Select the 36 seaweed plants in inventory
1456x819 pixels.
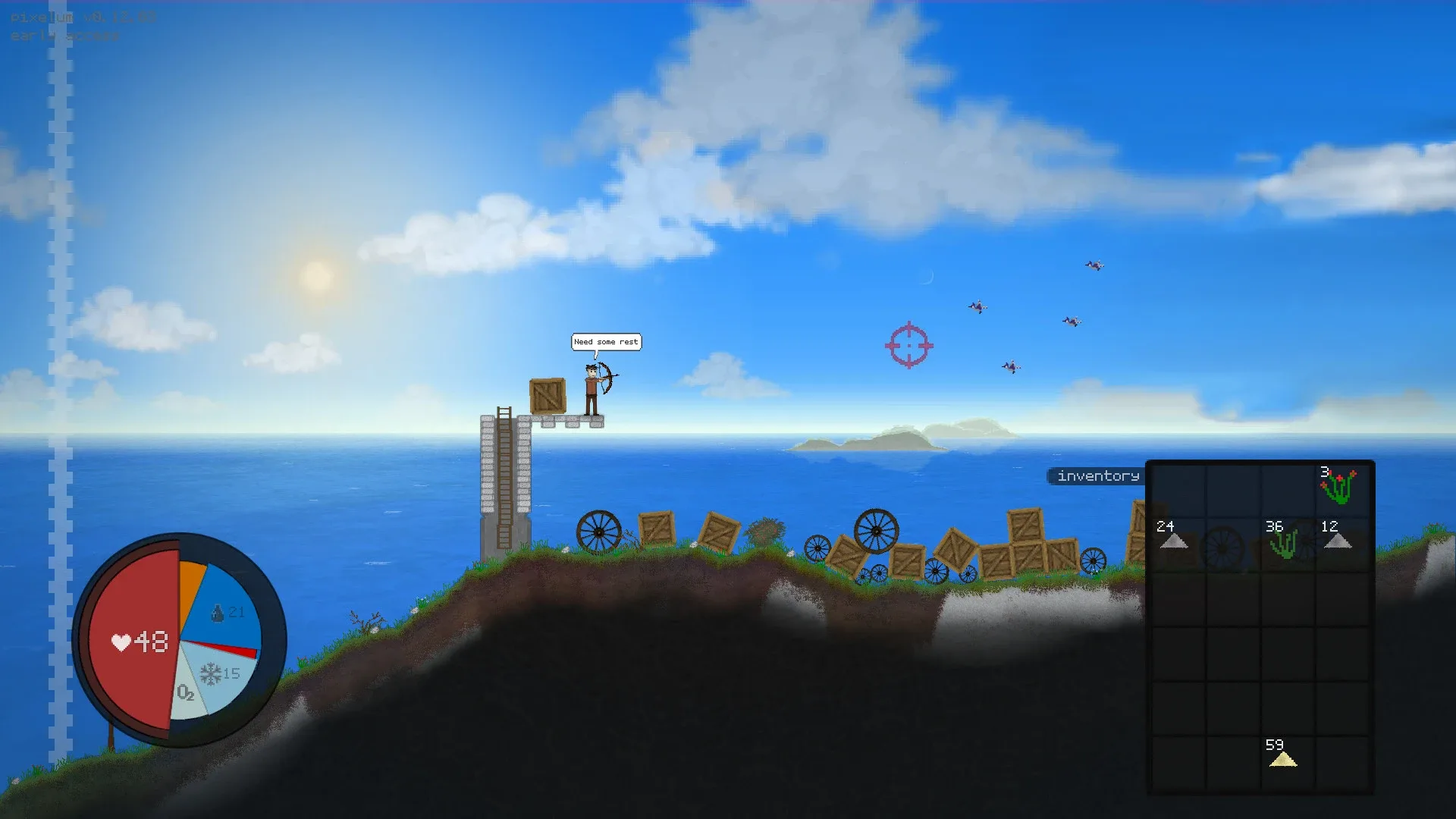coord(1287,542)
